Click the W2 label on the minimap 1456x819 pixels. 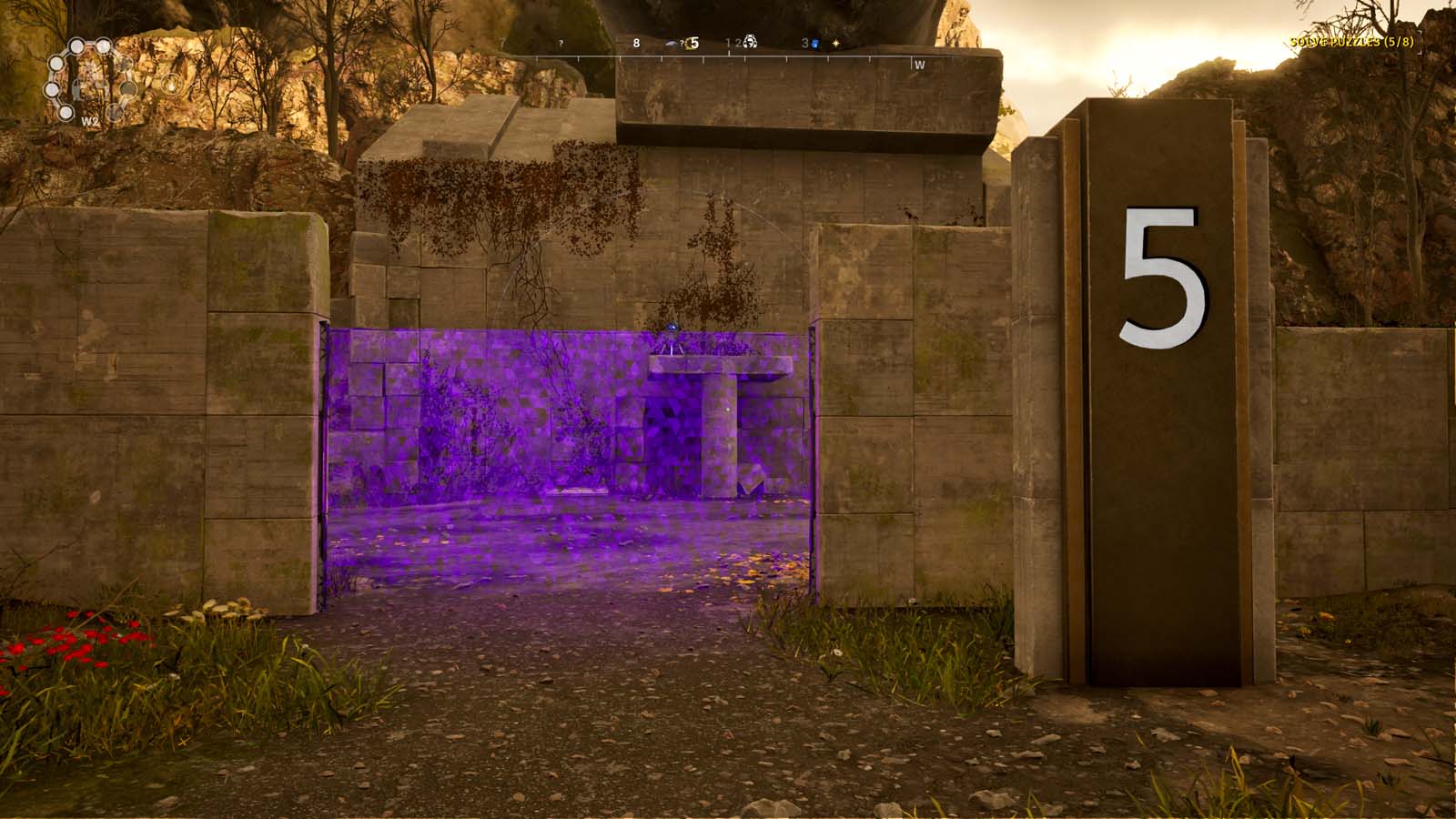[91, 121]
